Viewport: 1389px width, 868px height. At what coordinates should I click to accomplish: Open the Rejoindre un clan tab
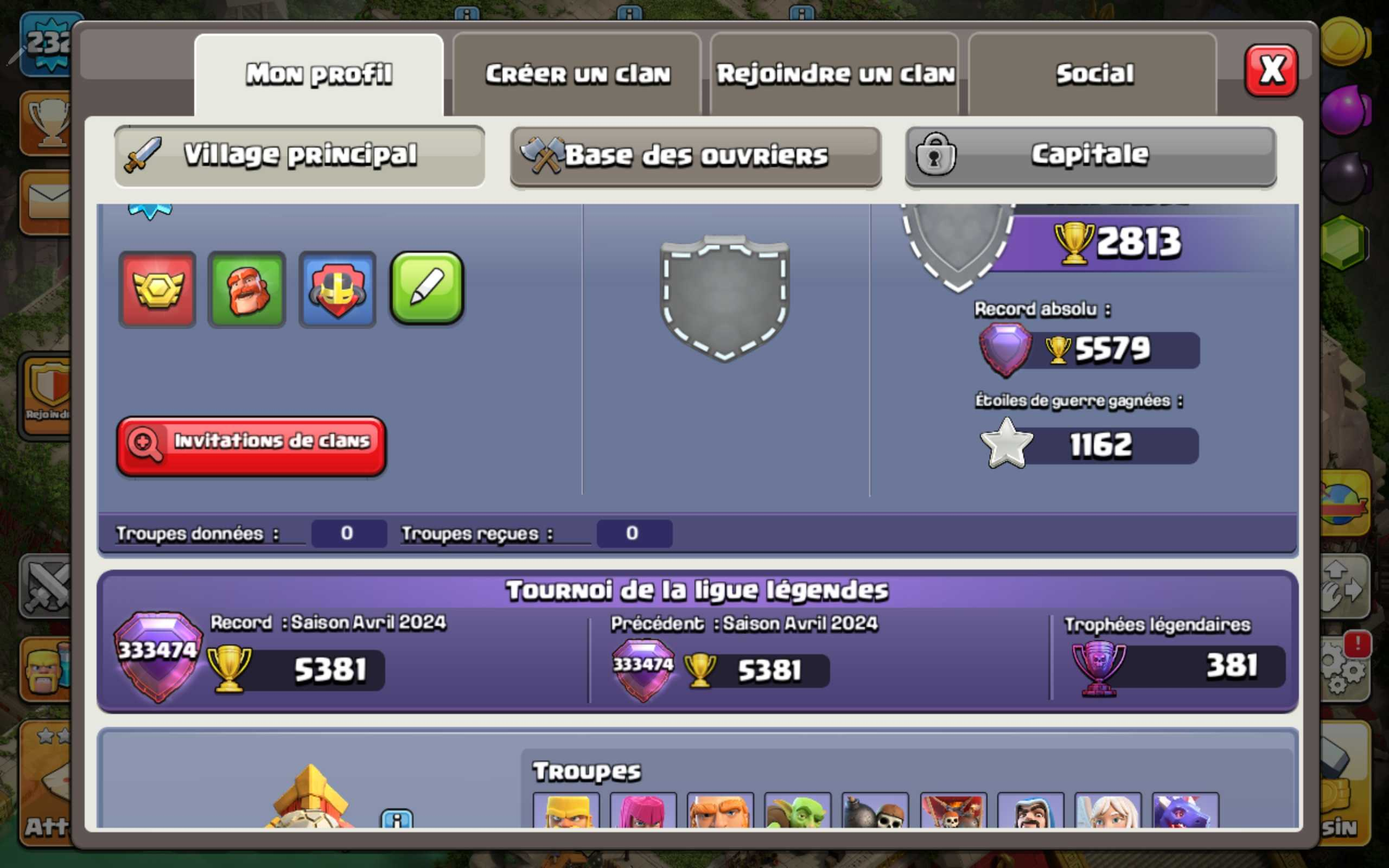tap(835, 73)
